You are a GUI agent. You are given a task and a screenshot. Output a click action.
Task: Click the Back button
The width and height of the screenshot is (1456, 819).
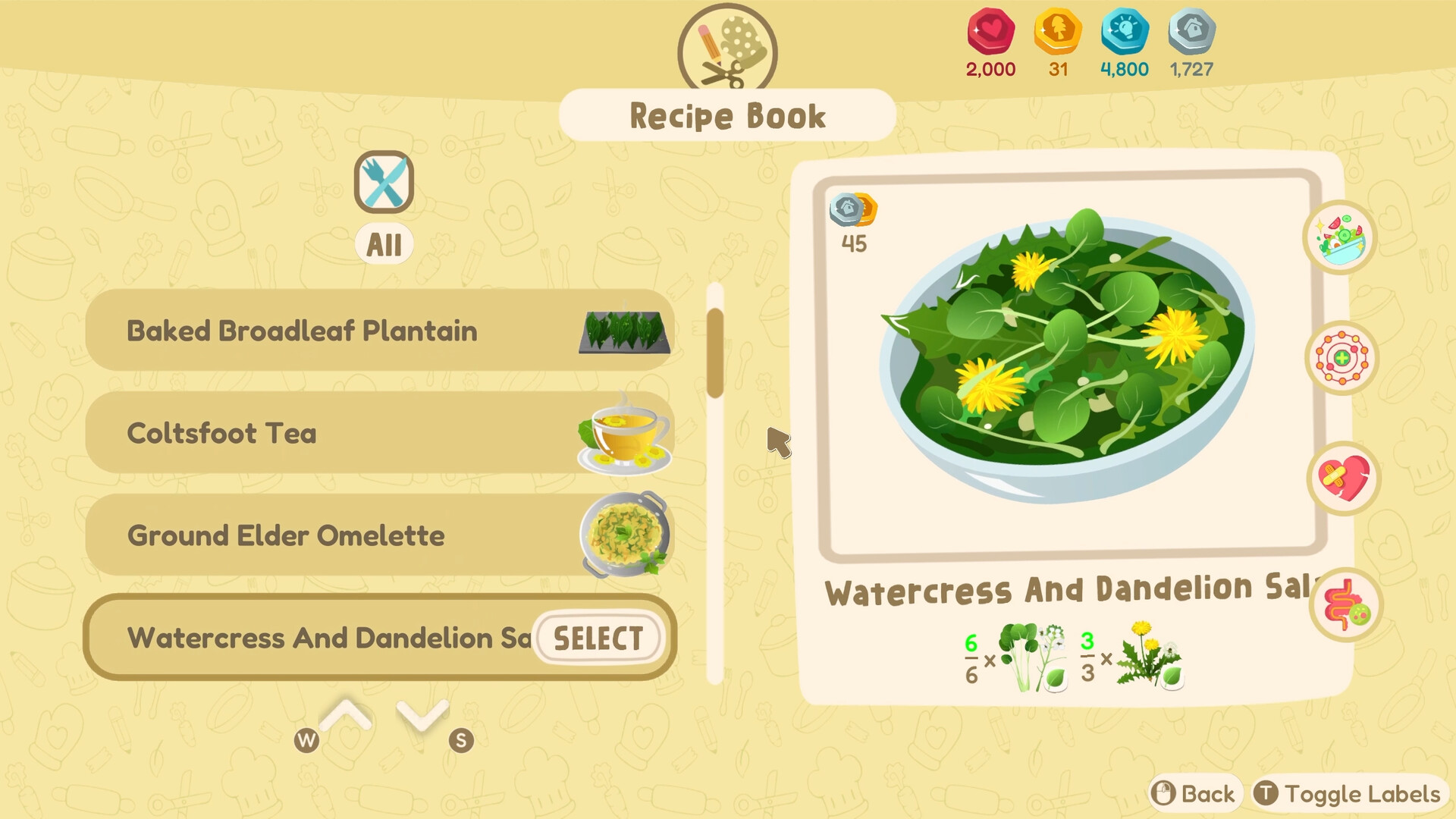(1192, 793)
